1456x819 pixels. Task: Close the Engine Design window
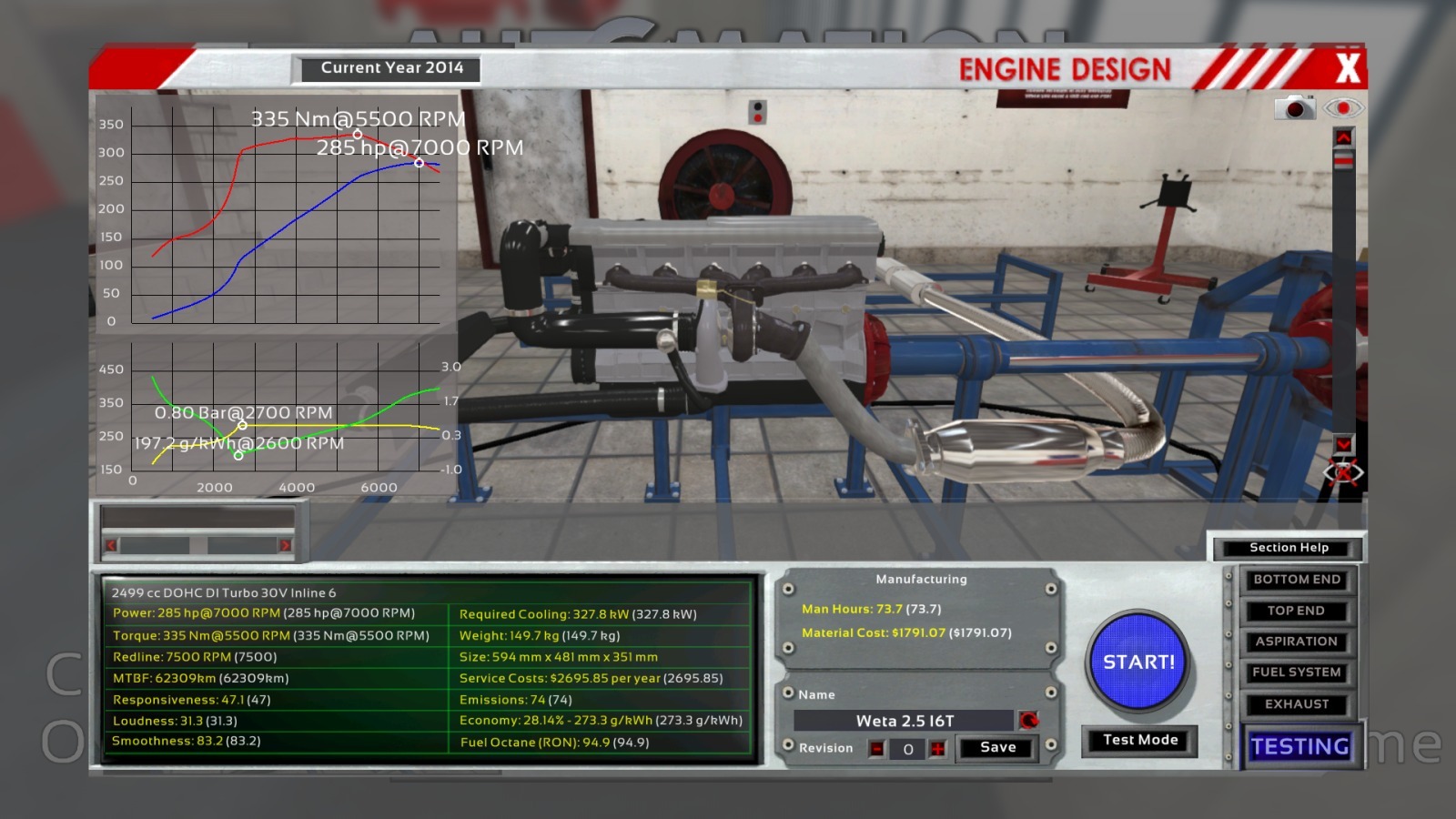(x=1347, y=67)
